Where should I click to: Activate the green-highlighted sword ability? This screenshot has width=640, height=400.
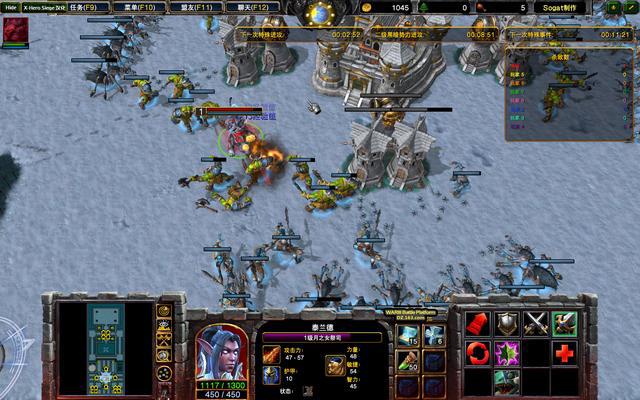tap(566, 323)
